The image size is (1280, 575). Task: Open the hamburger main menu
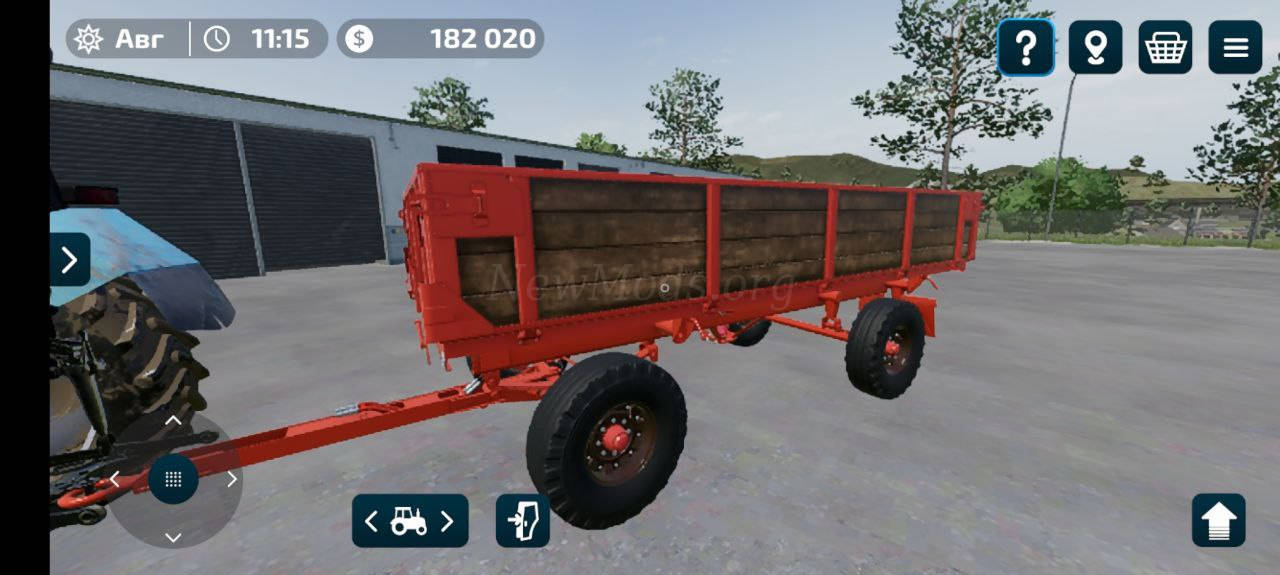(x=1235, y=47)
